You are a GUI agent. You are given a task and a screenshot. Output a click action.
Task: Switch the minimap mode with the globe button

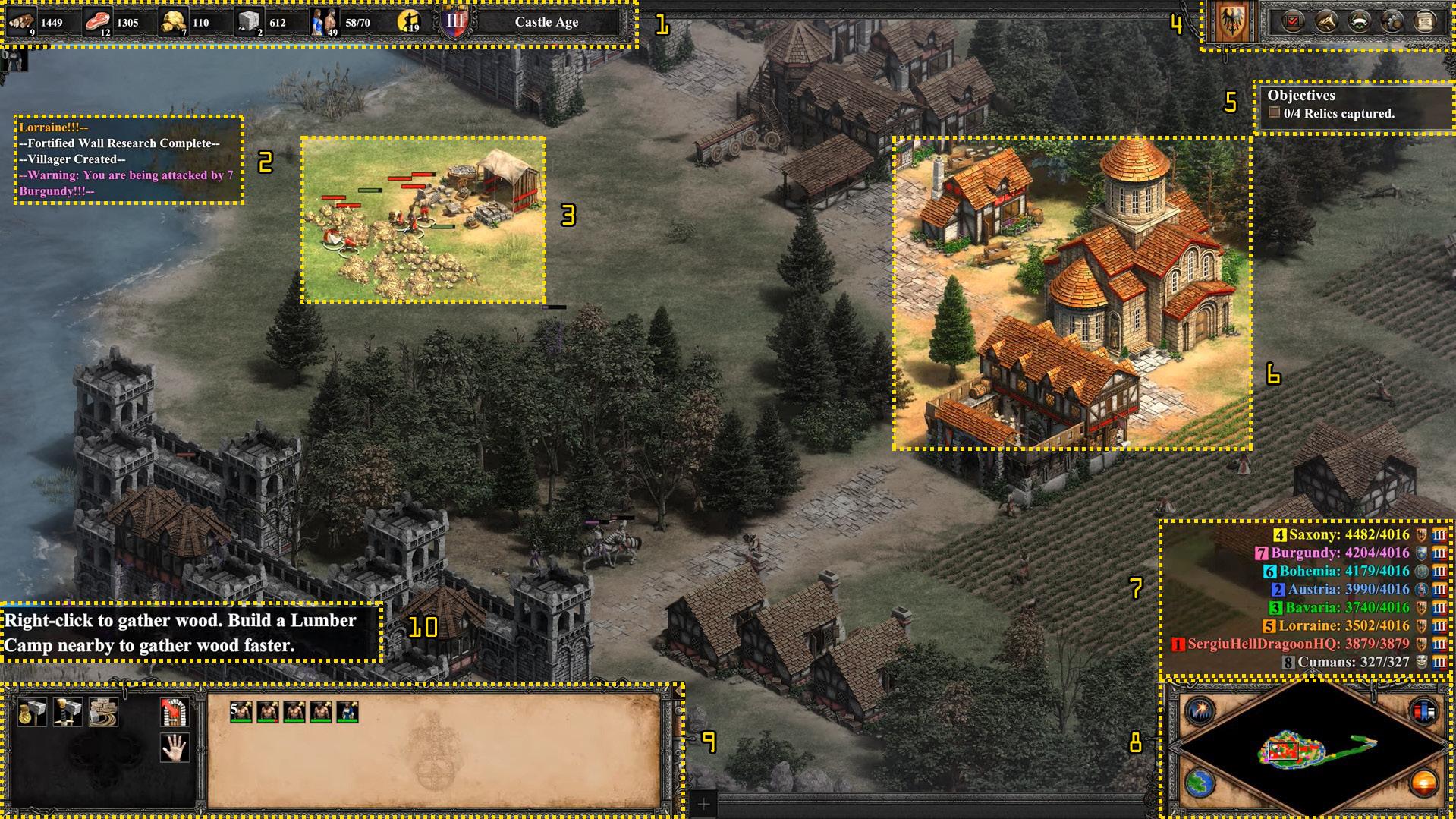coord(1200,784)
